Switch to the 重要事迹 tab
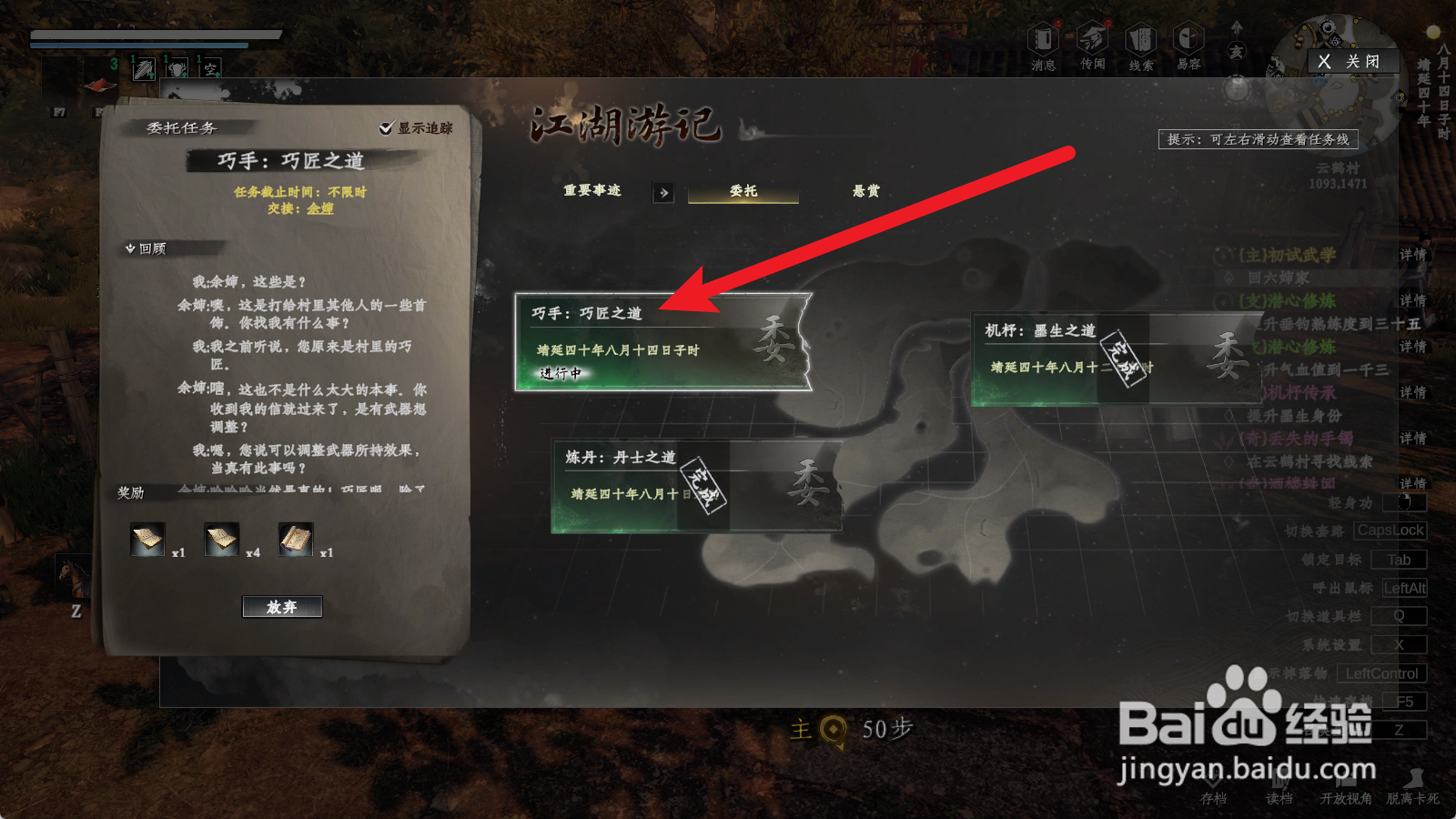The height and width of the screenshot is (819, 1456). point(591,192)
